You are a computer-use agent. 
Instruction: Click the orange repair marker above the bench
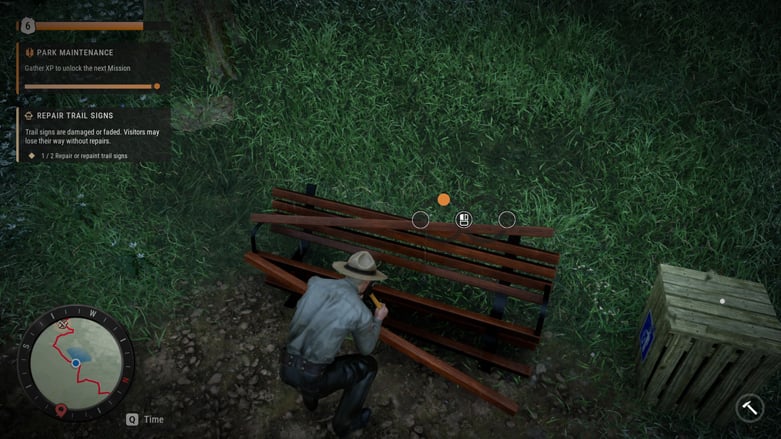tap(444, 200)
